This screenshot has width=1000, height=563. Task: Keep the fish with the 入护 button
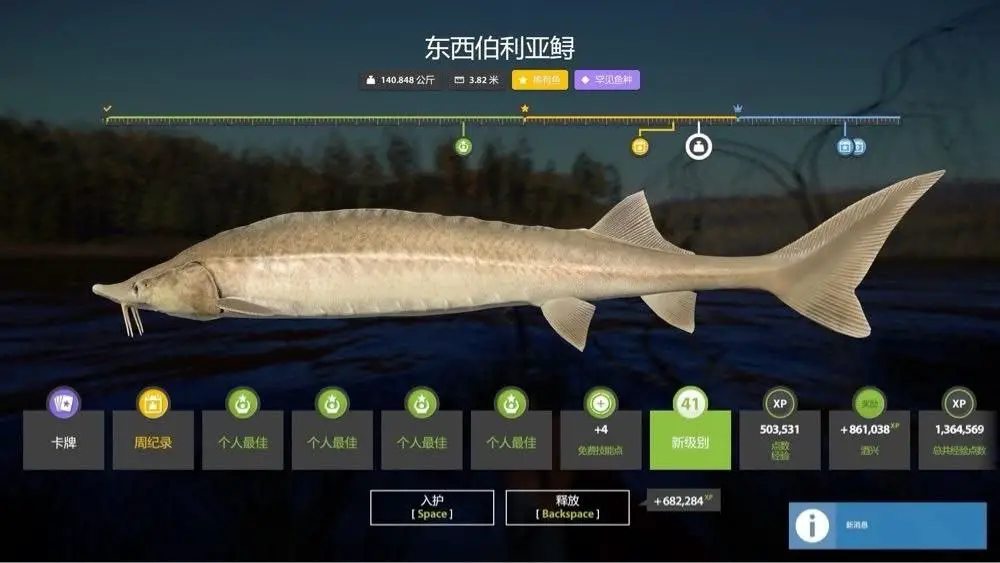tap(432, 507)
